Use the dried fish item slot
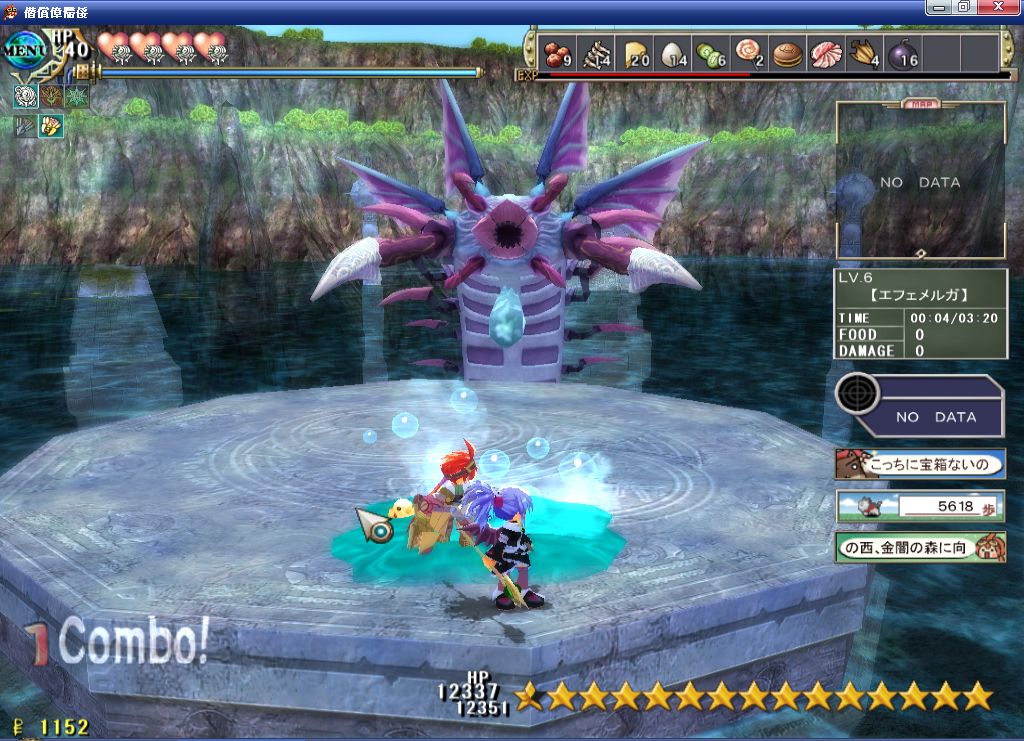 click(x=598, y=52)
